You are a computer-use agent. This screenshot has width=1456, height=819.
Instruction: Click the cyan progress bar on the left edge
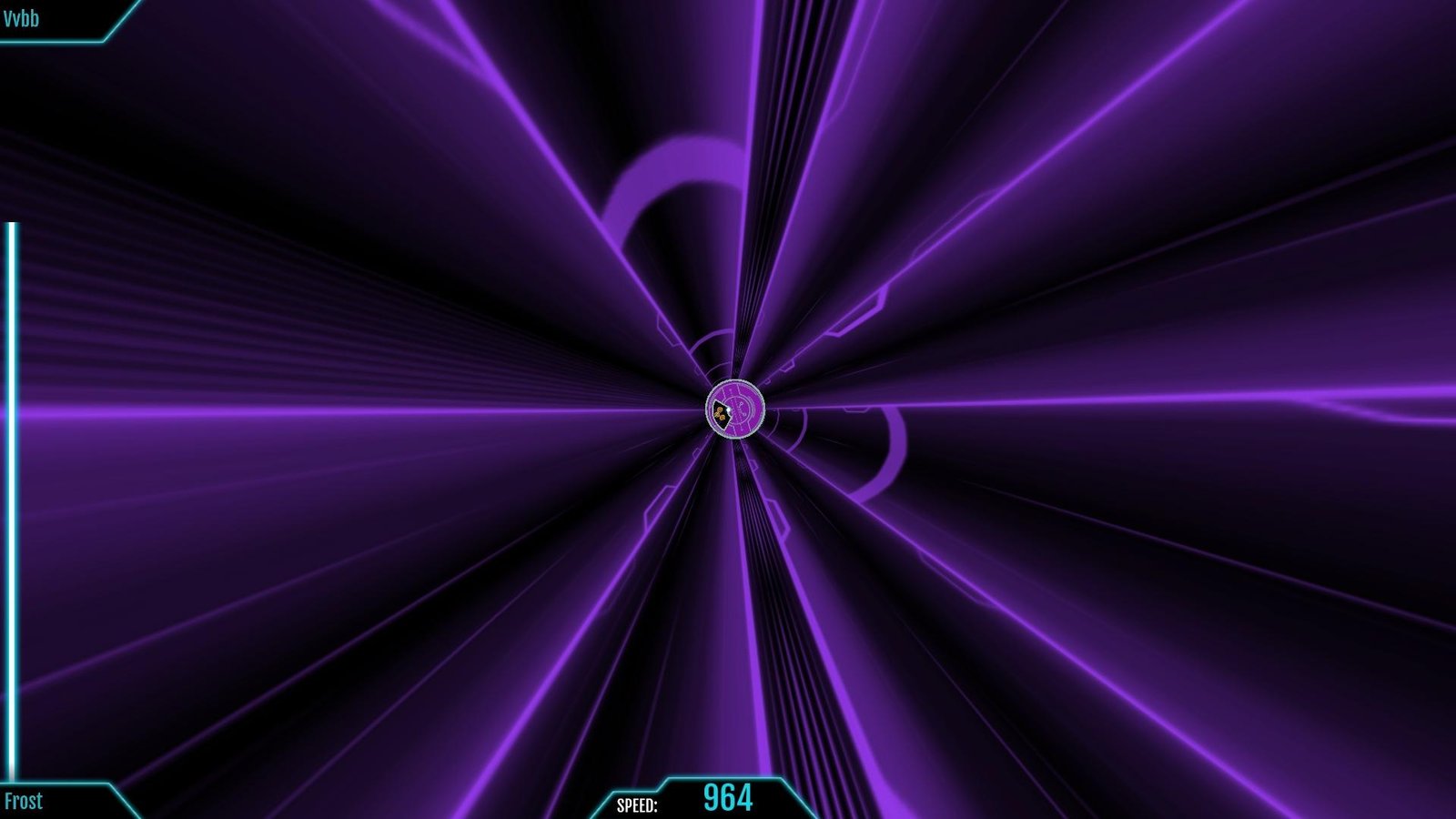point(9,500)
